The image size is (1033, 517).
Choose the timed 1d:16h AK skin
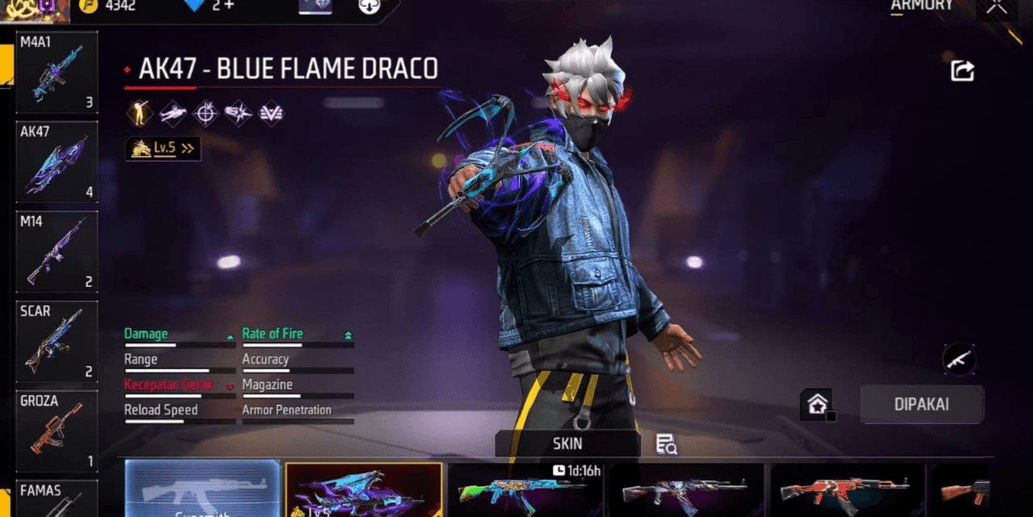coord(527,490)
